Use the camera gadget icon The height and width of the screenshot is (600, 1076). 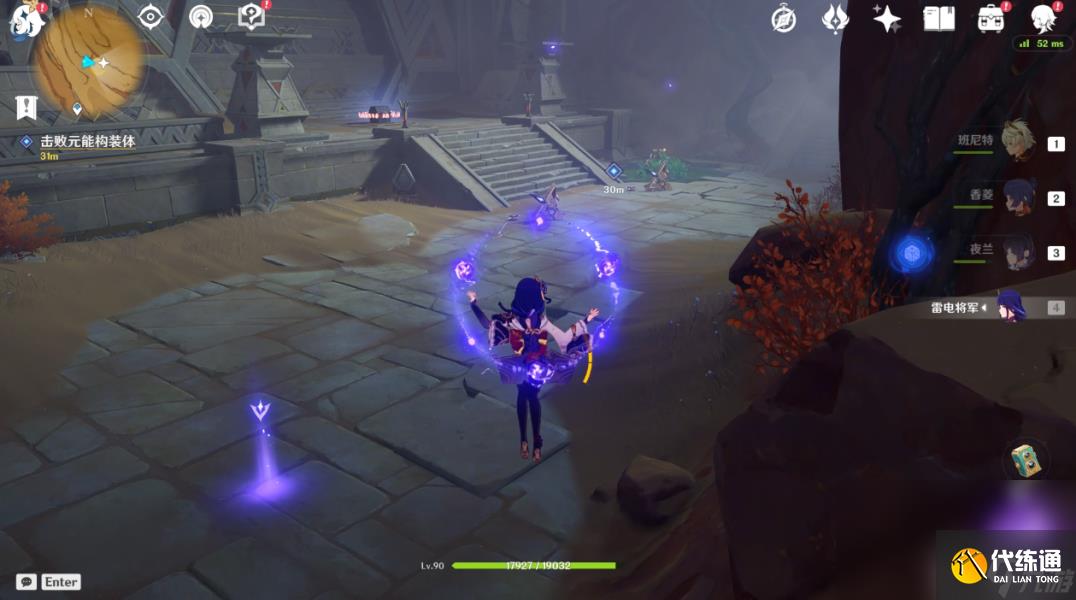pos(1027,460)
